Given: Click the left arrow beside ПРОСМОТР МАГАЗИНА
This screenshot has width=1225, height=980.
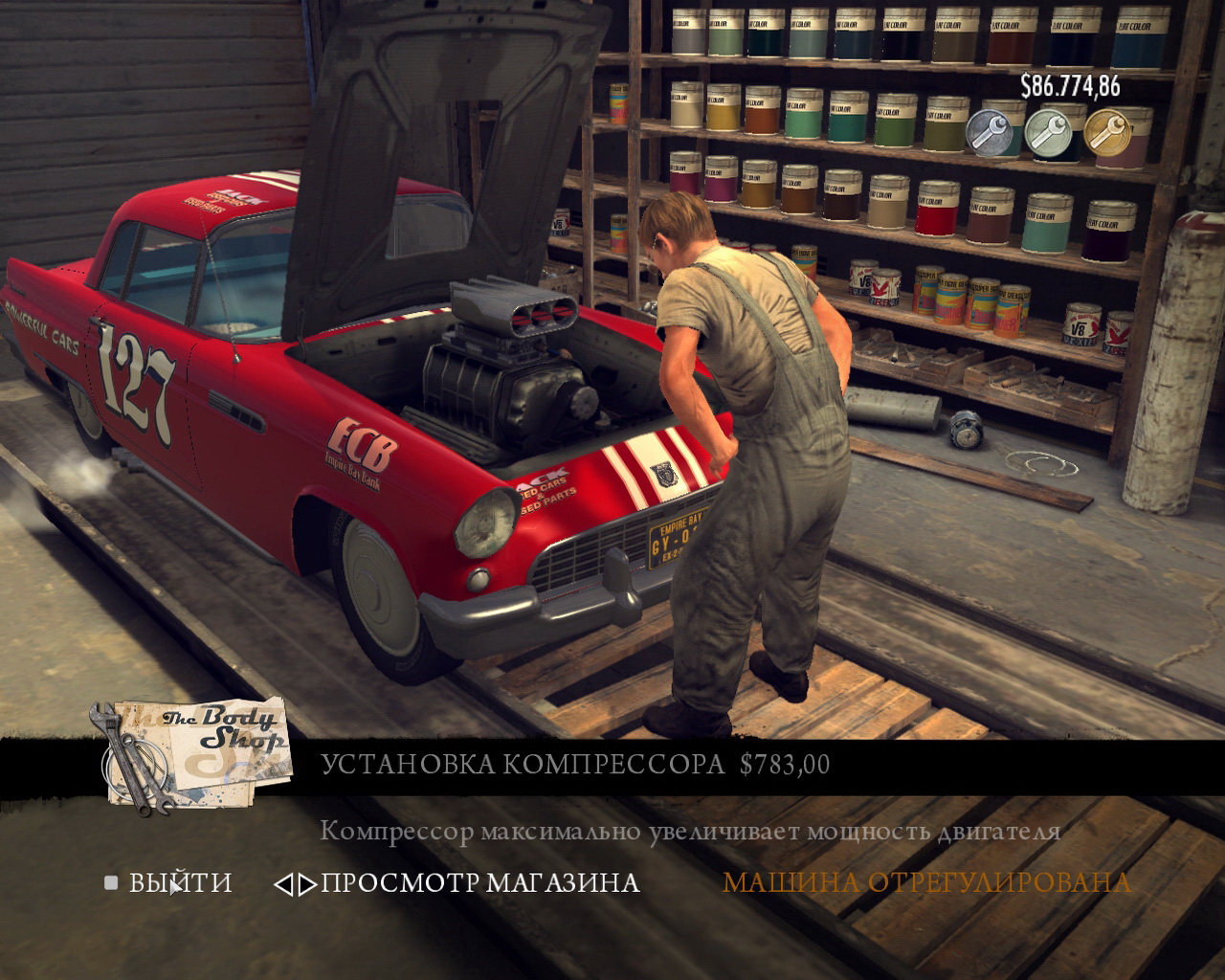Looking at the screenshot, I should point(284,883).
